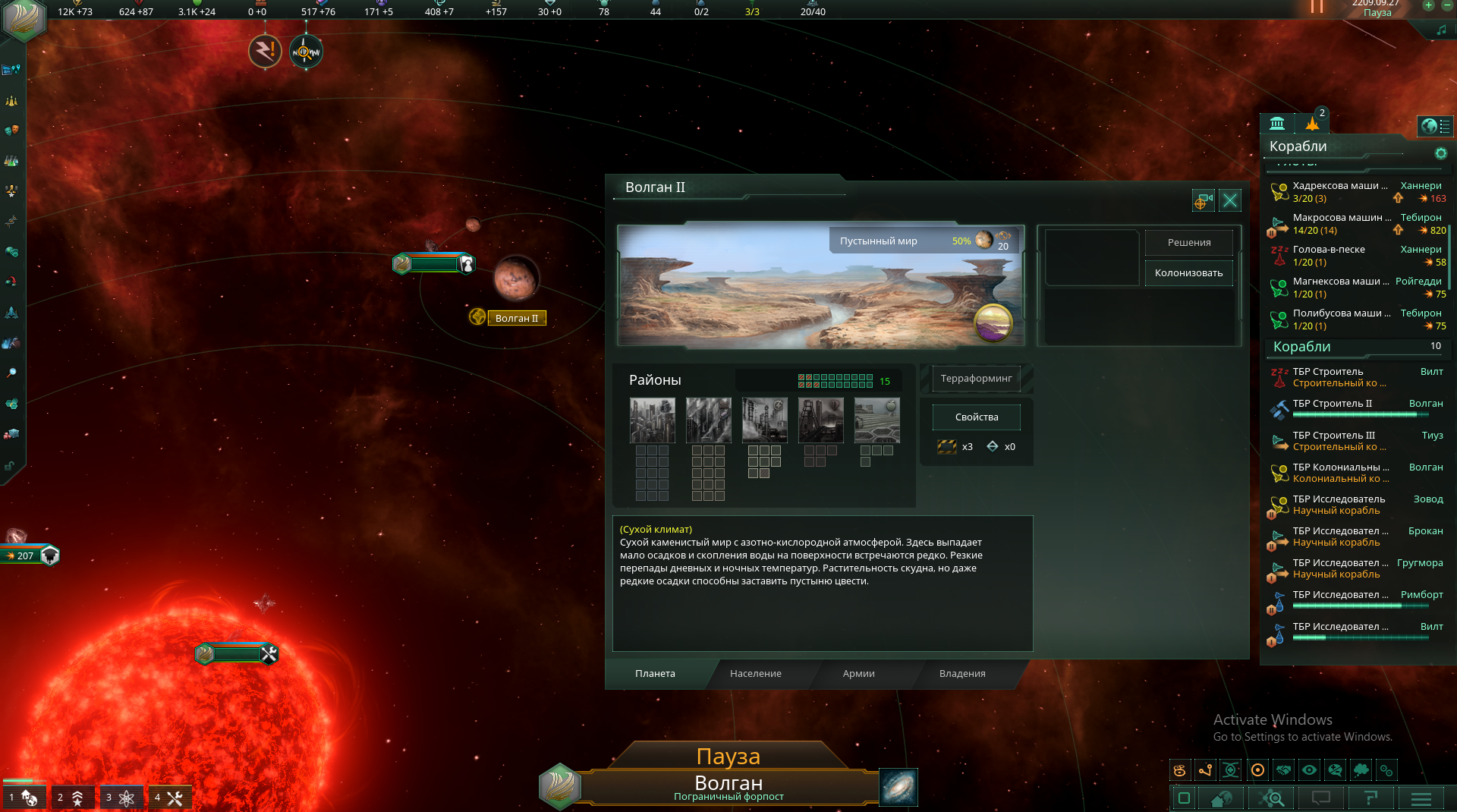Switch to the Население tab

pos(755,674)
